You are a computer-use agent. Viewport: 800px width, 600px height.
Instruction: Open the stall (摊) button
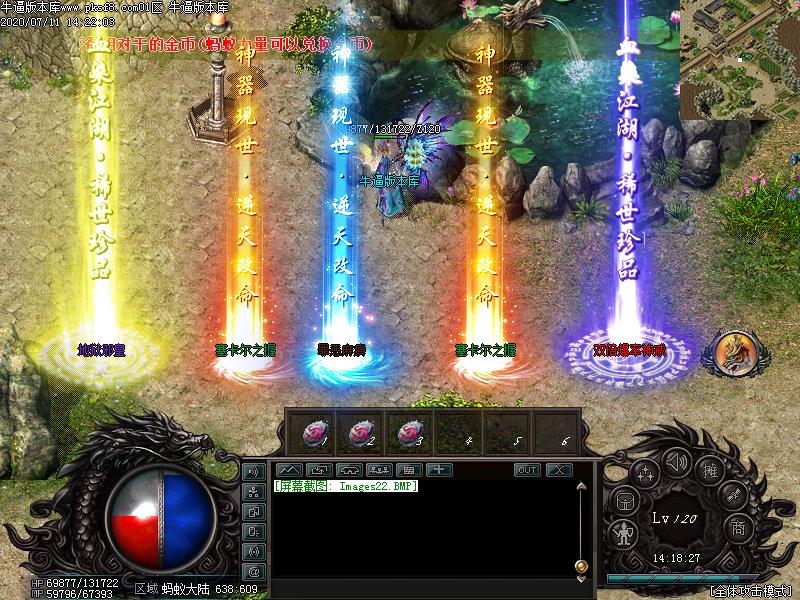[x=710, y=471]
